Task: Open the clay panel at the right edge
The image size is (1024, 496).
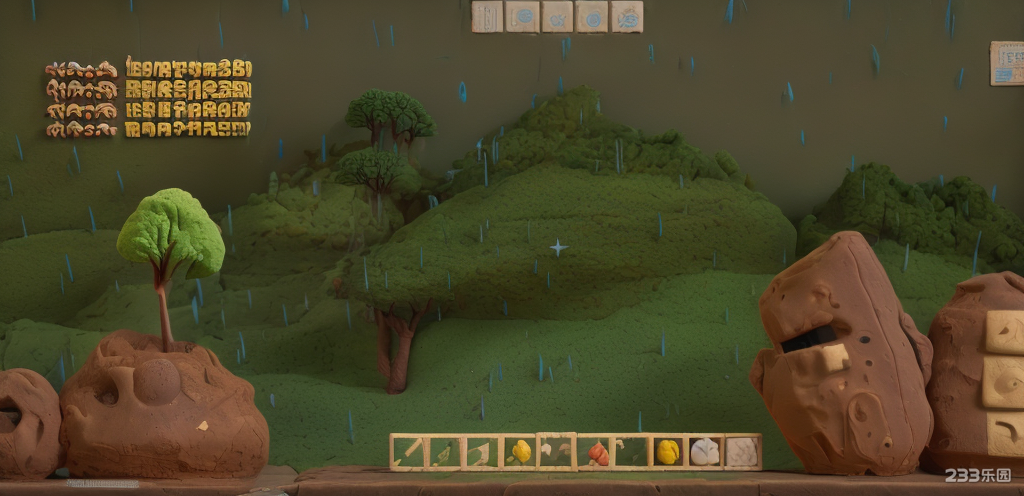Action: (1006, 62)
